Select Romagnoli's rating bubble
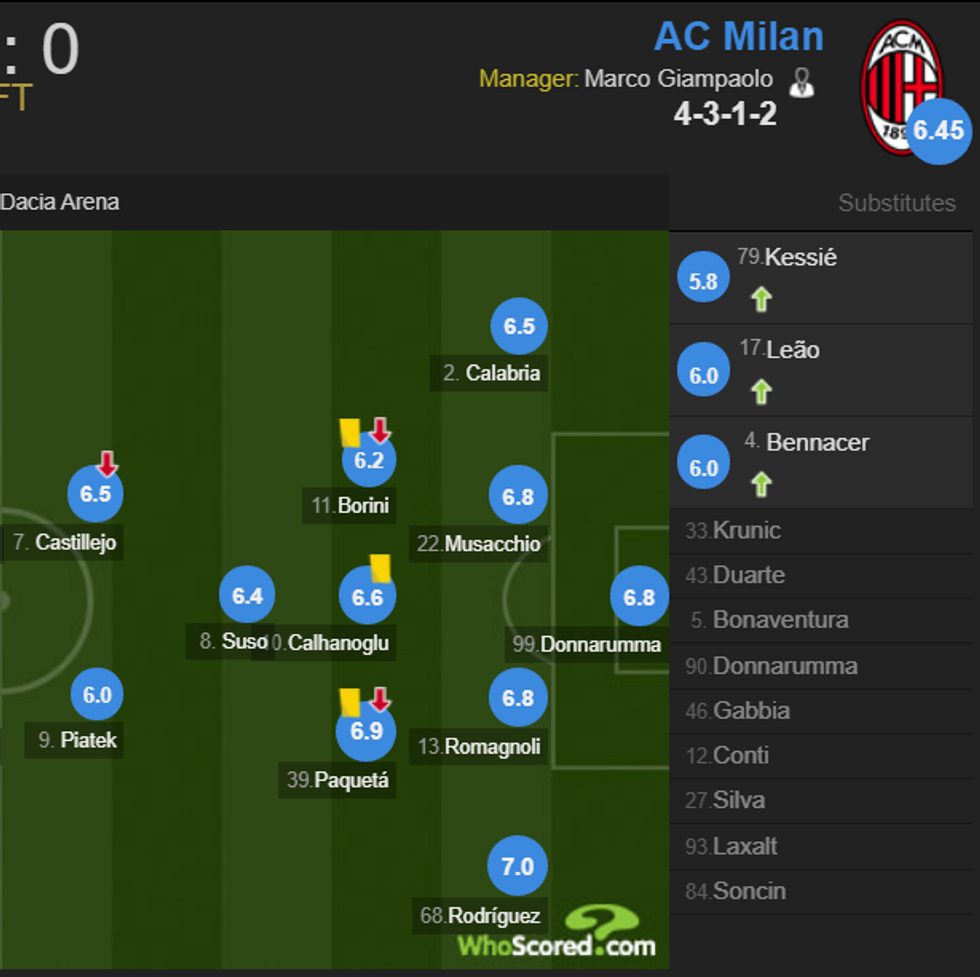The height and width of the screenshot is (977, 980). click(x=518, y=698)
